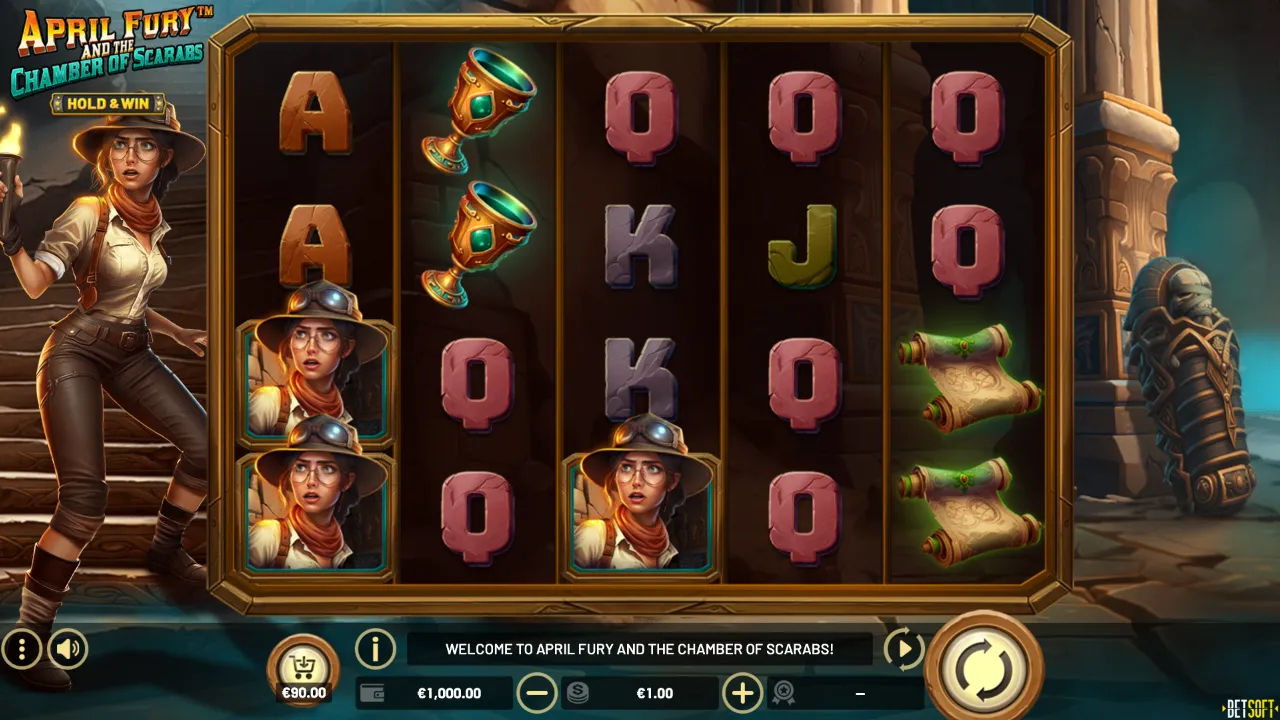
Task: Decrease the bet with the minus button
Action: 537,692
